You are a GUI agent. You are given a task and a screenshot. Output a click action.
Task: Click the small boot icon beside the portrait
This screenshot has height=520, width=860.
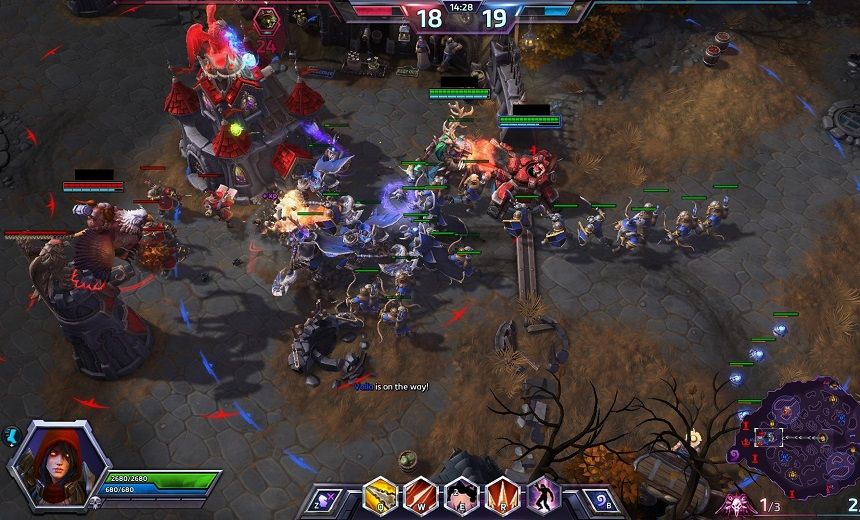(x=14, y=435)
